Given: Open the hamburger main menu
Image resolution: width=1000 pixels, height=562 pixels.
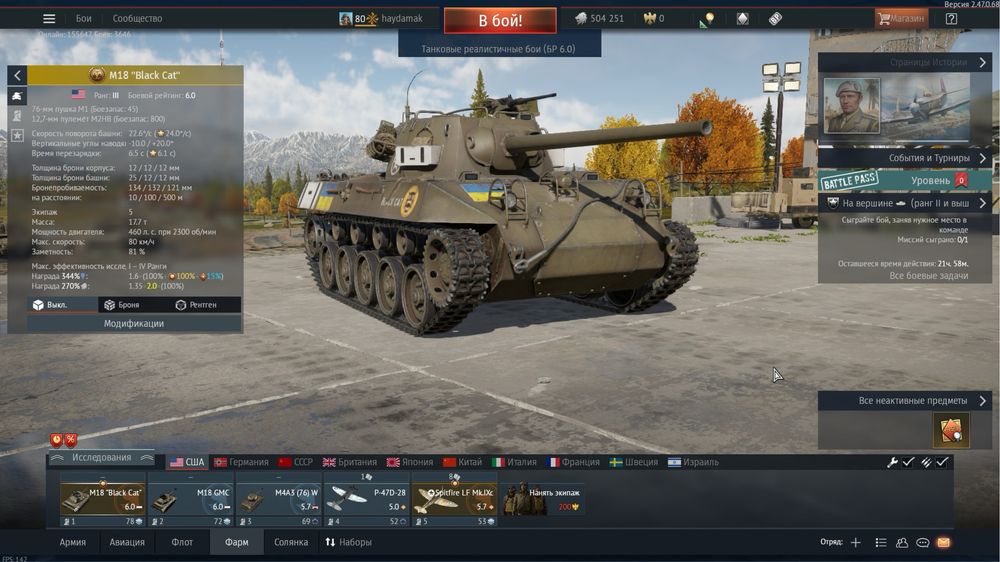Looking at the screenshot, I should coord(49,19).
